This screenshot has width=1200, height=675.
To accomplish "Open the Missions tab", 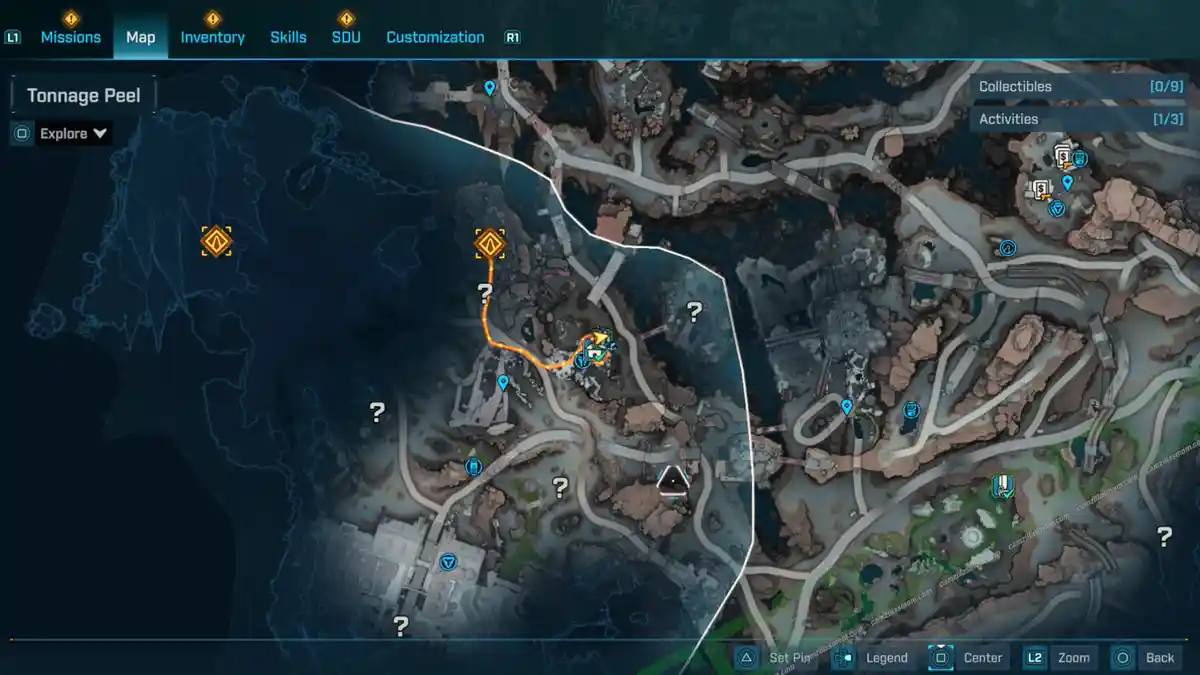I will (x=70, y=37).
